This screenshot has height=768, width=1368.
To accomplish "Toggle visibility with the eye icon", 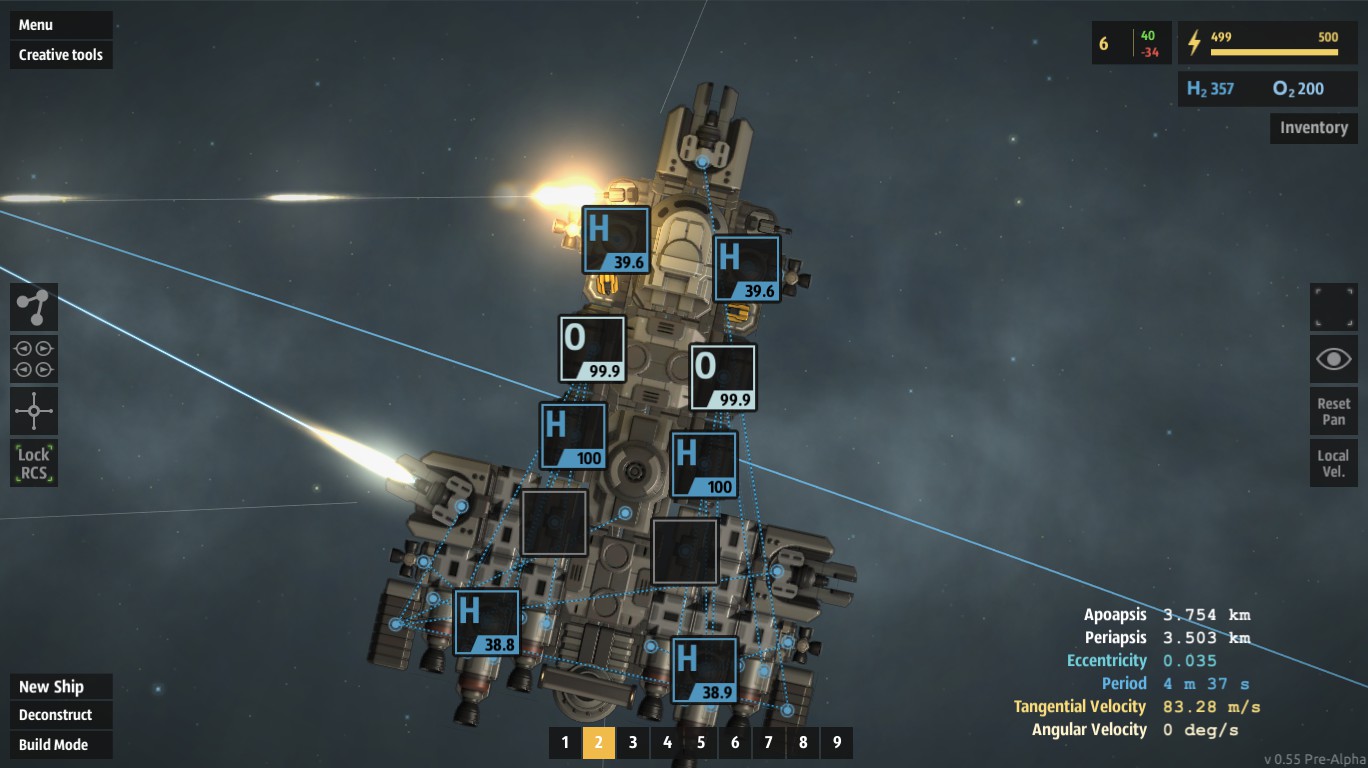I will 1332,358.
